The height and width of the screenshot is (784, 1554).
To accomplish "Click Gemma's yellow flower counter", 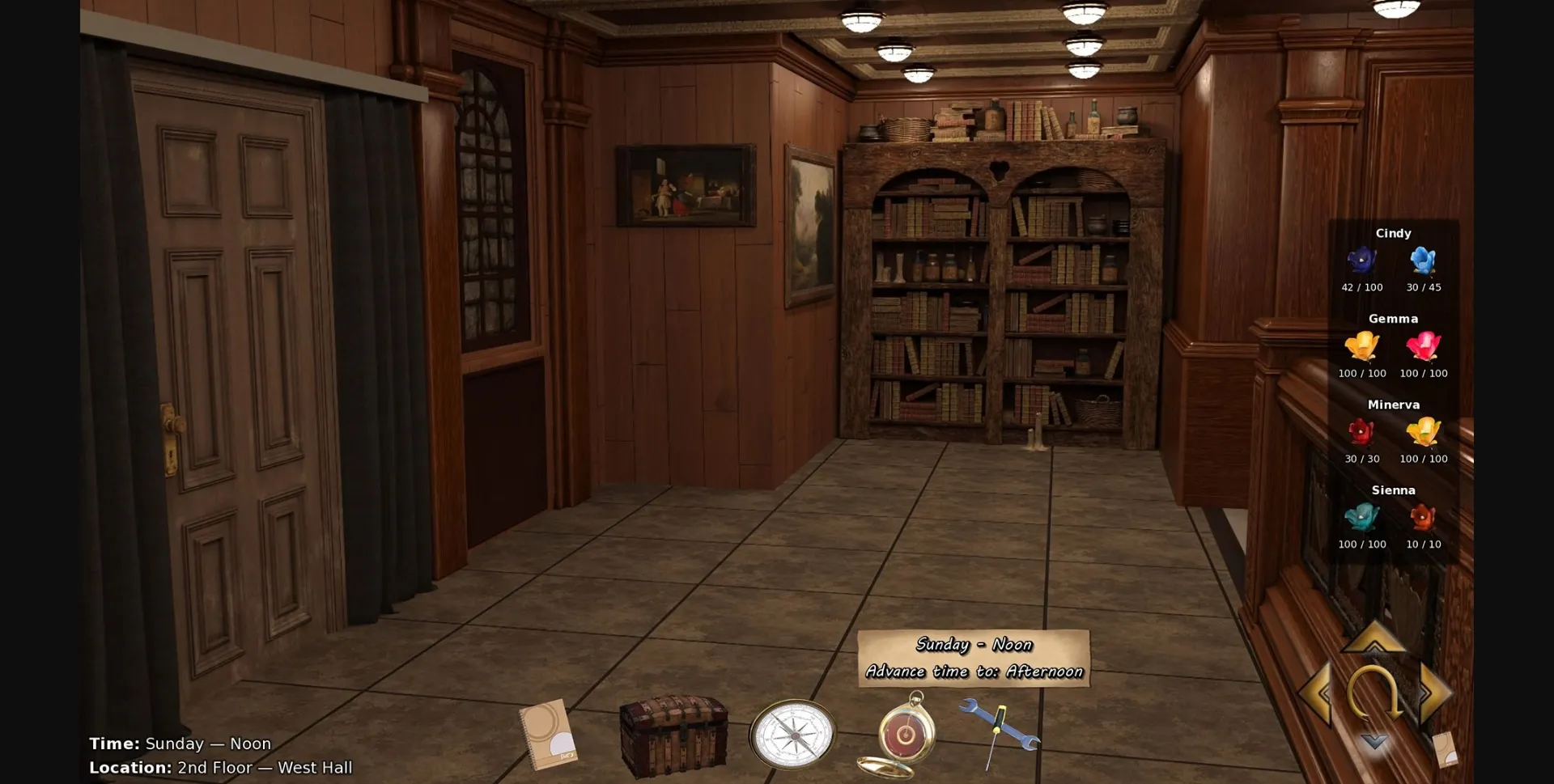I will click(1362, 373).
